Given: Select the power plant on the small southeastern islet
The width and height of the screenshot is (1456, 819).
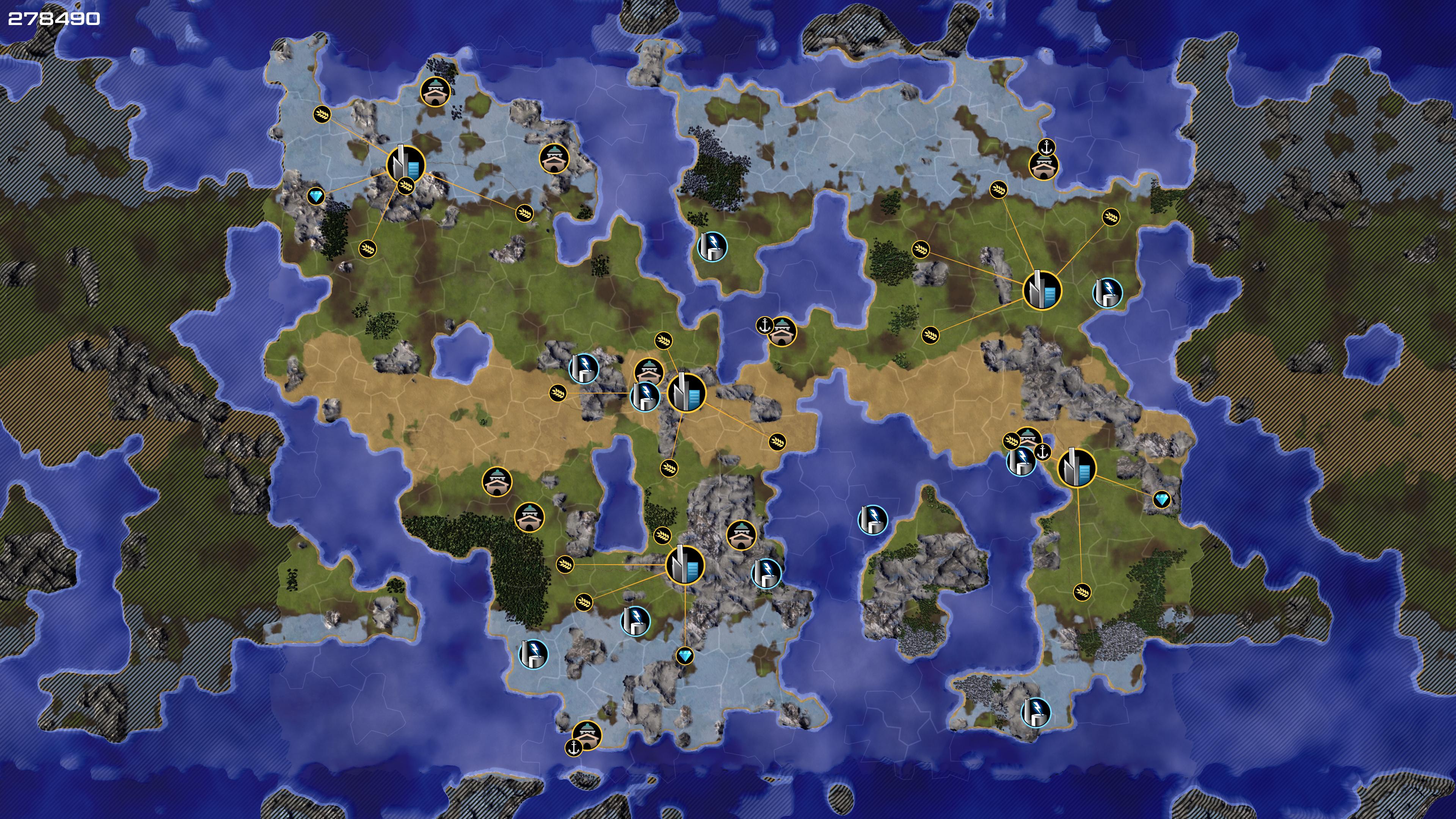Looking at the screenshot, I should [1036, 712].
